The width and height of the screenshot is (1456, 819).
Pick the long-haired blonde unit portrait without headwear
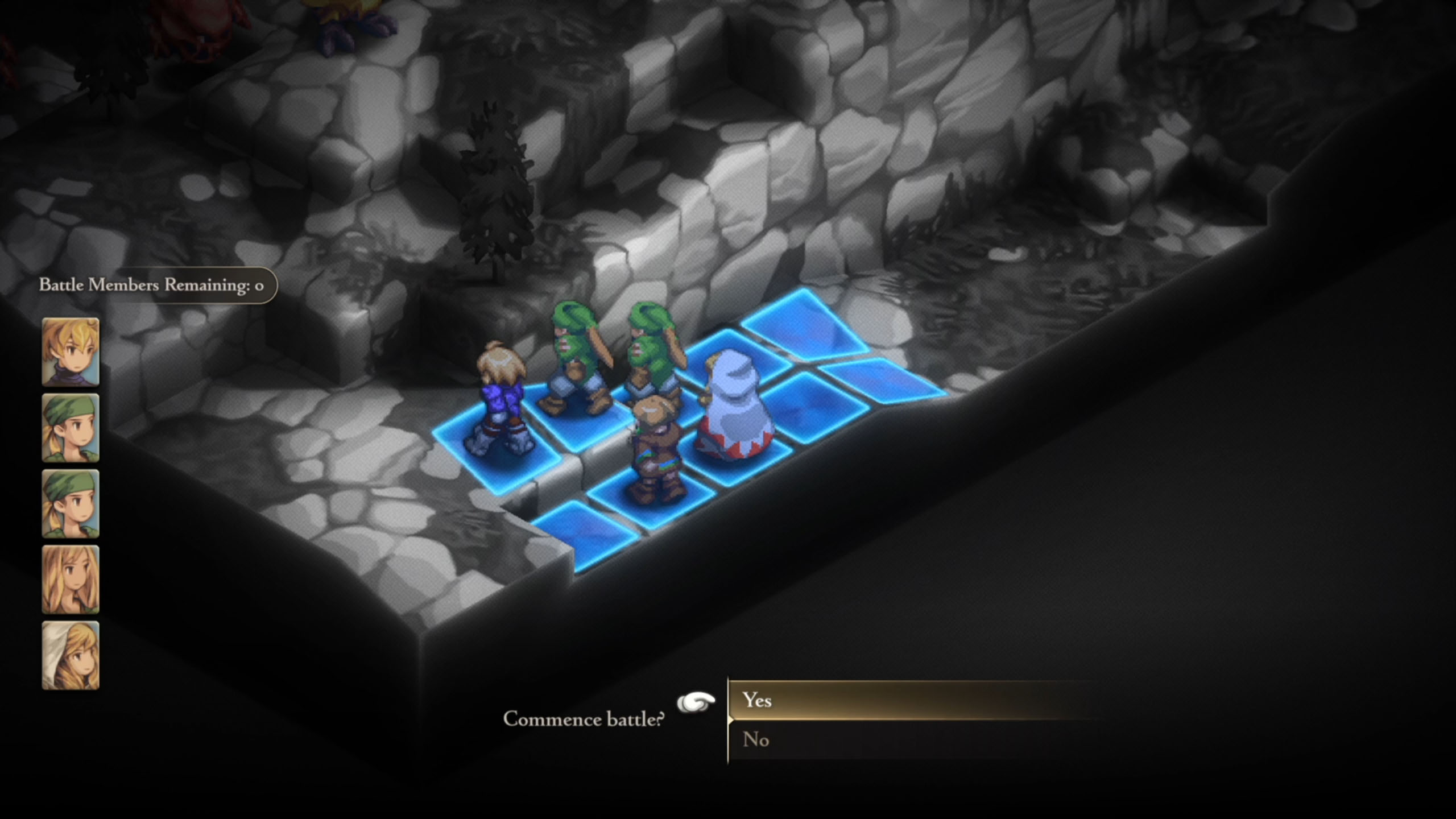tap(71, 580)
